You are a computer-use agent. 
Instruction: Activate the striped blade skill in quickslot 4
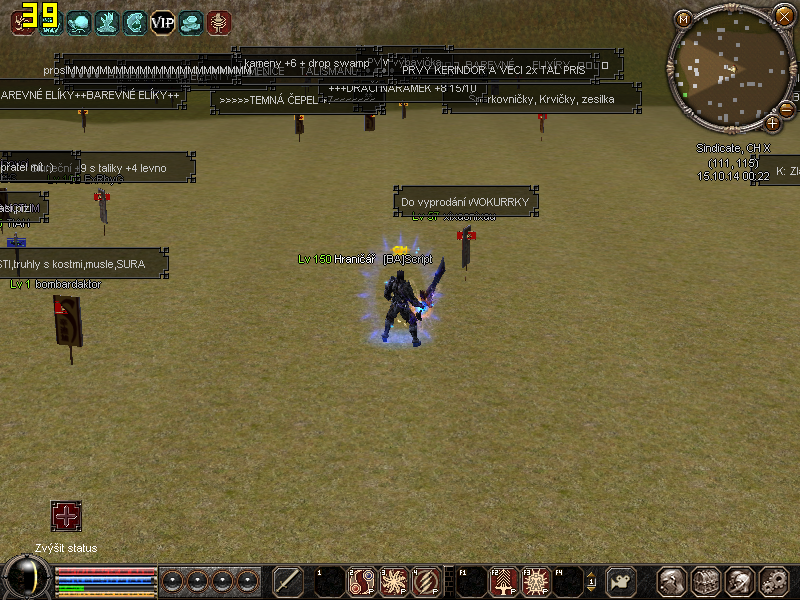[x=426, y=581]
